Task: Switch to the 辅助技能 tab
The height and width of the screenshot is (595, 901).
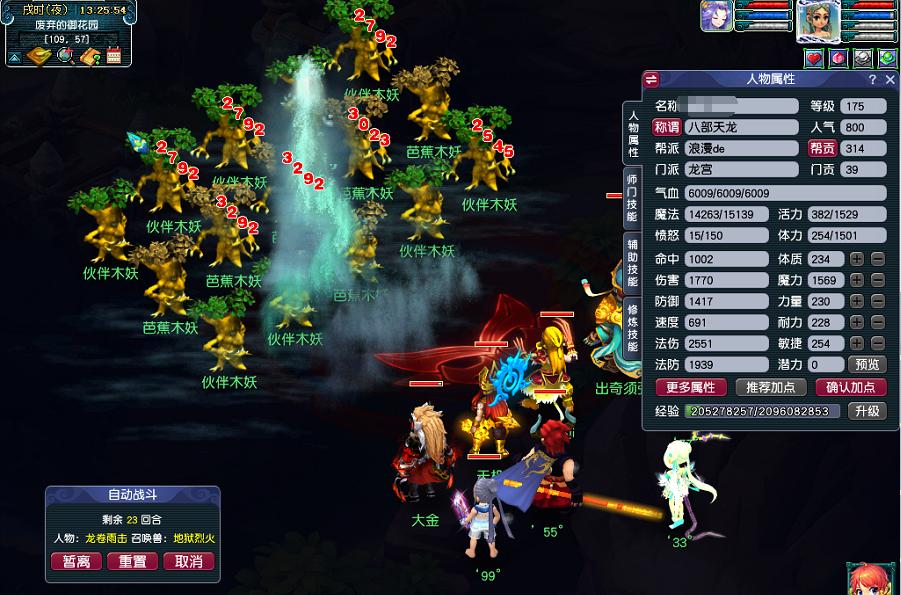Action: [632, 260]
